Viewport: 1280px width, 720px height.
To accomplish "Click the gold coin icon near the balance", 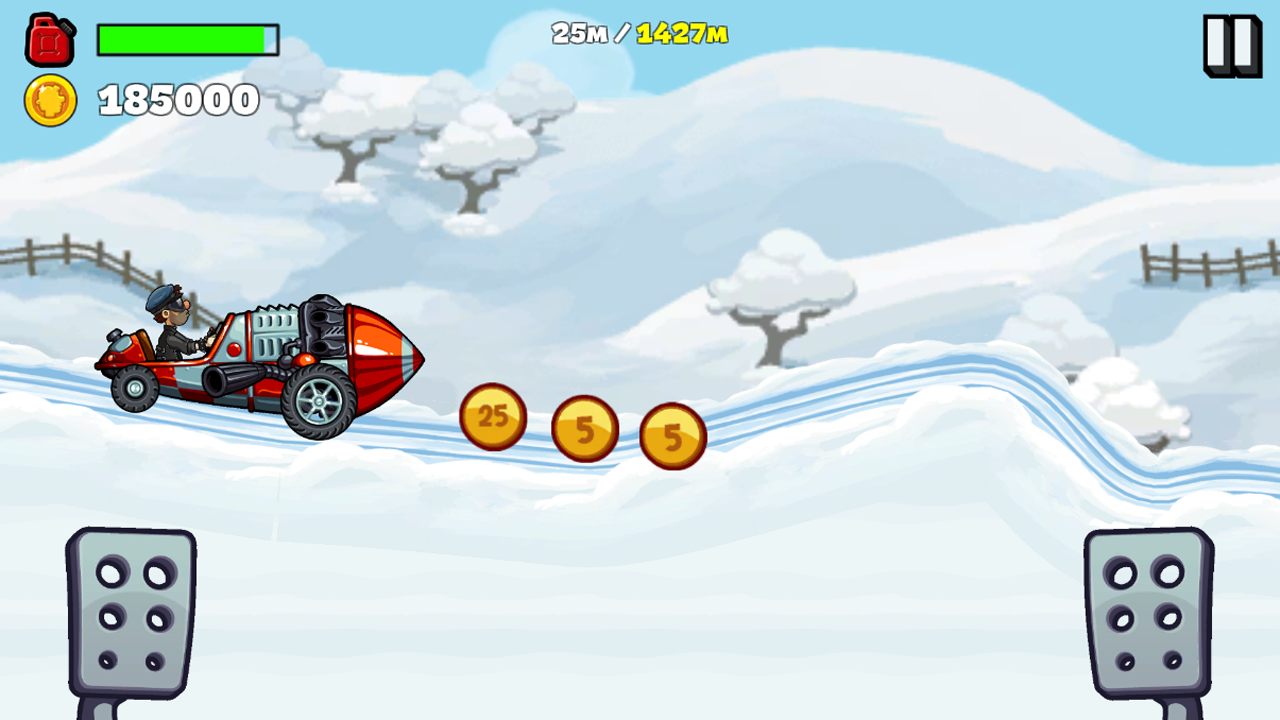I will click(52, 100).
